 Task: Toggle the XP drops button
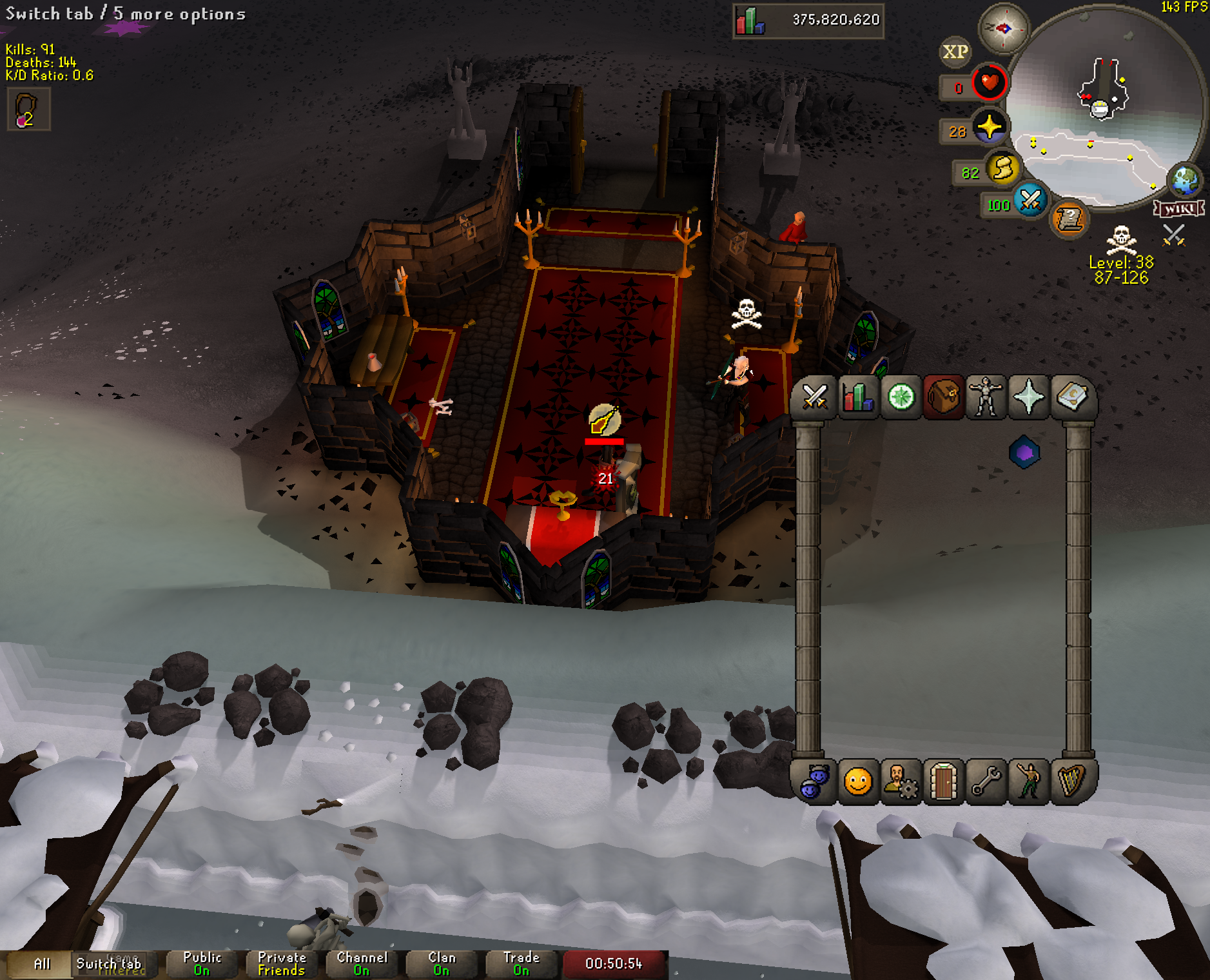click(x=955, y=52)
